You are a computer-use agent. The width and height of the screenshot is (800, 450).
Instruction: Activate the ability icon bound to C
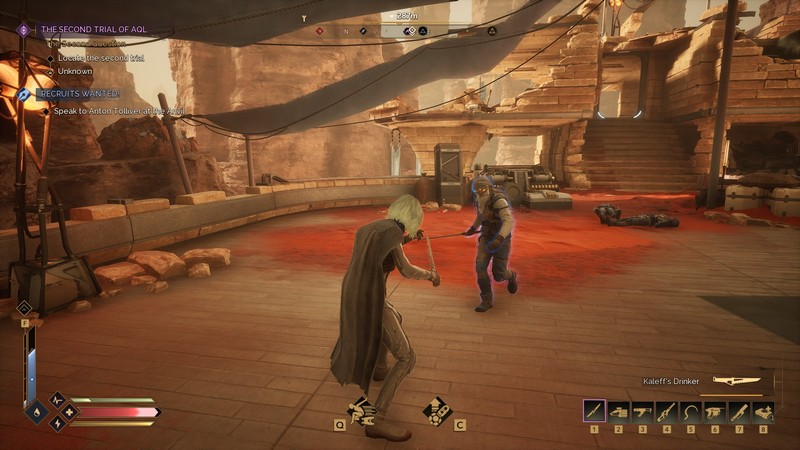(x=437, y=409)
